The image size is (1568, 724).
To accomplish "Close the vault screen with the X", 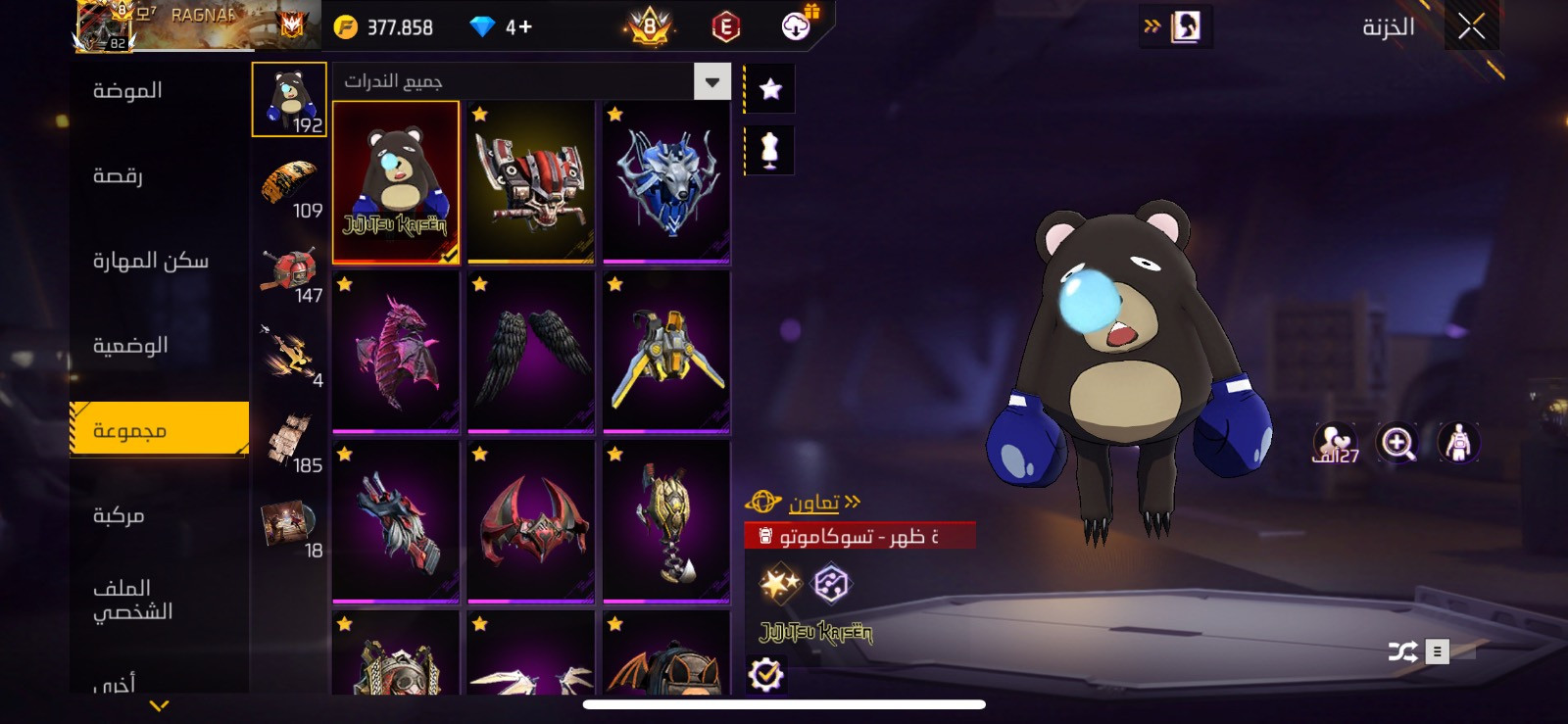I will pos(1471,26).
